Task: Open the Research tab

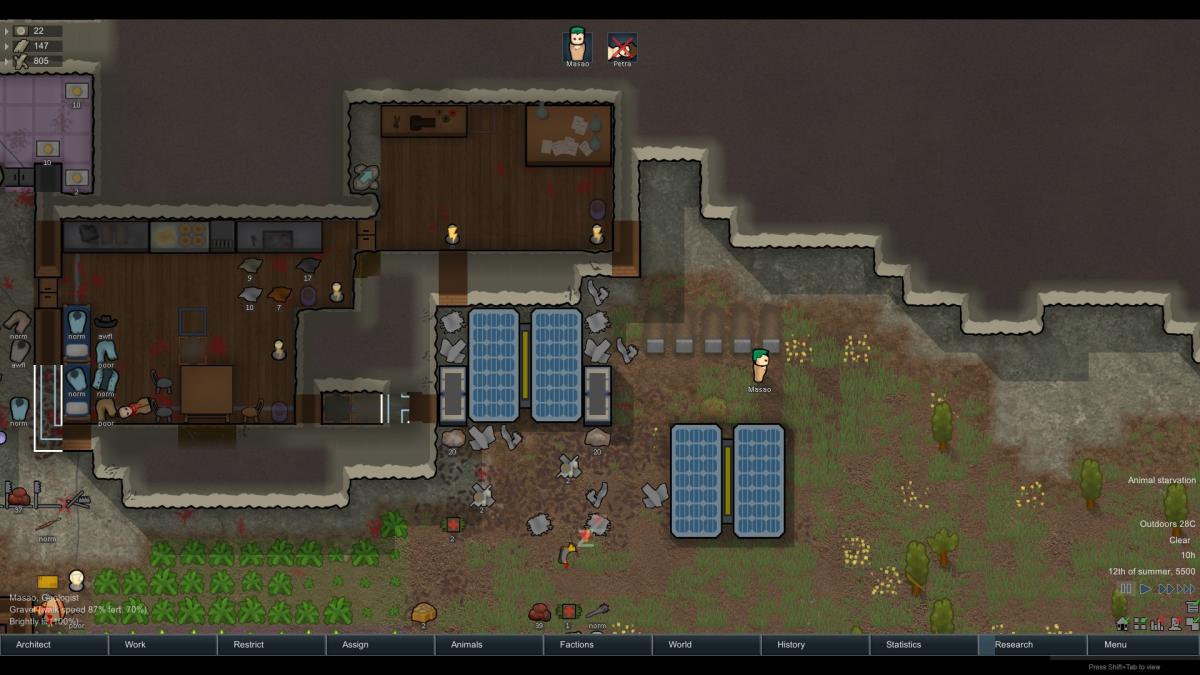Action: click(1034, 645)
